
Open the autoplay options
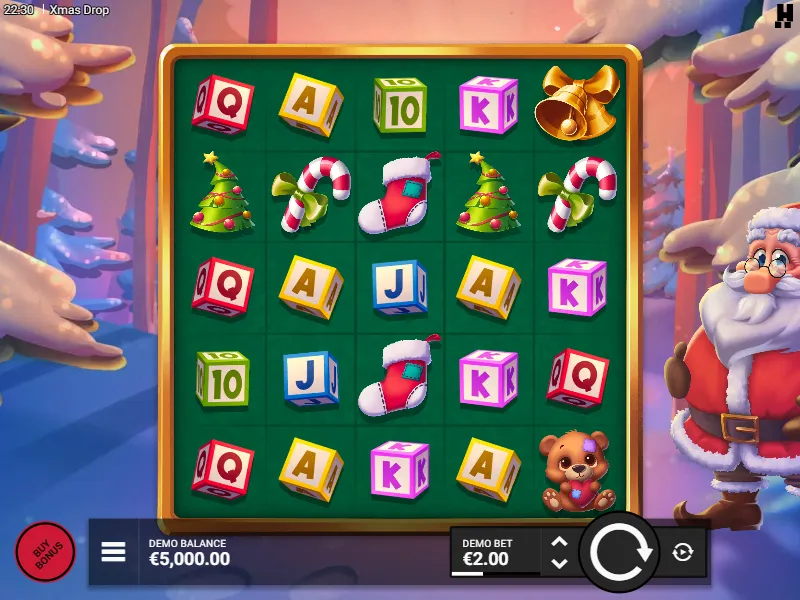tap(683, 552)
